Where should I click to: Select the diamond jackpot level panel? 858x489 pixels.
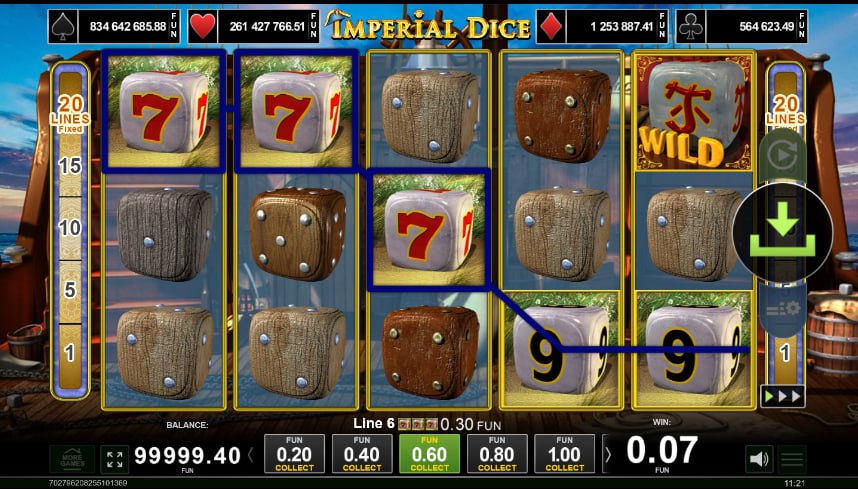tap(601, 26)
